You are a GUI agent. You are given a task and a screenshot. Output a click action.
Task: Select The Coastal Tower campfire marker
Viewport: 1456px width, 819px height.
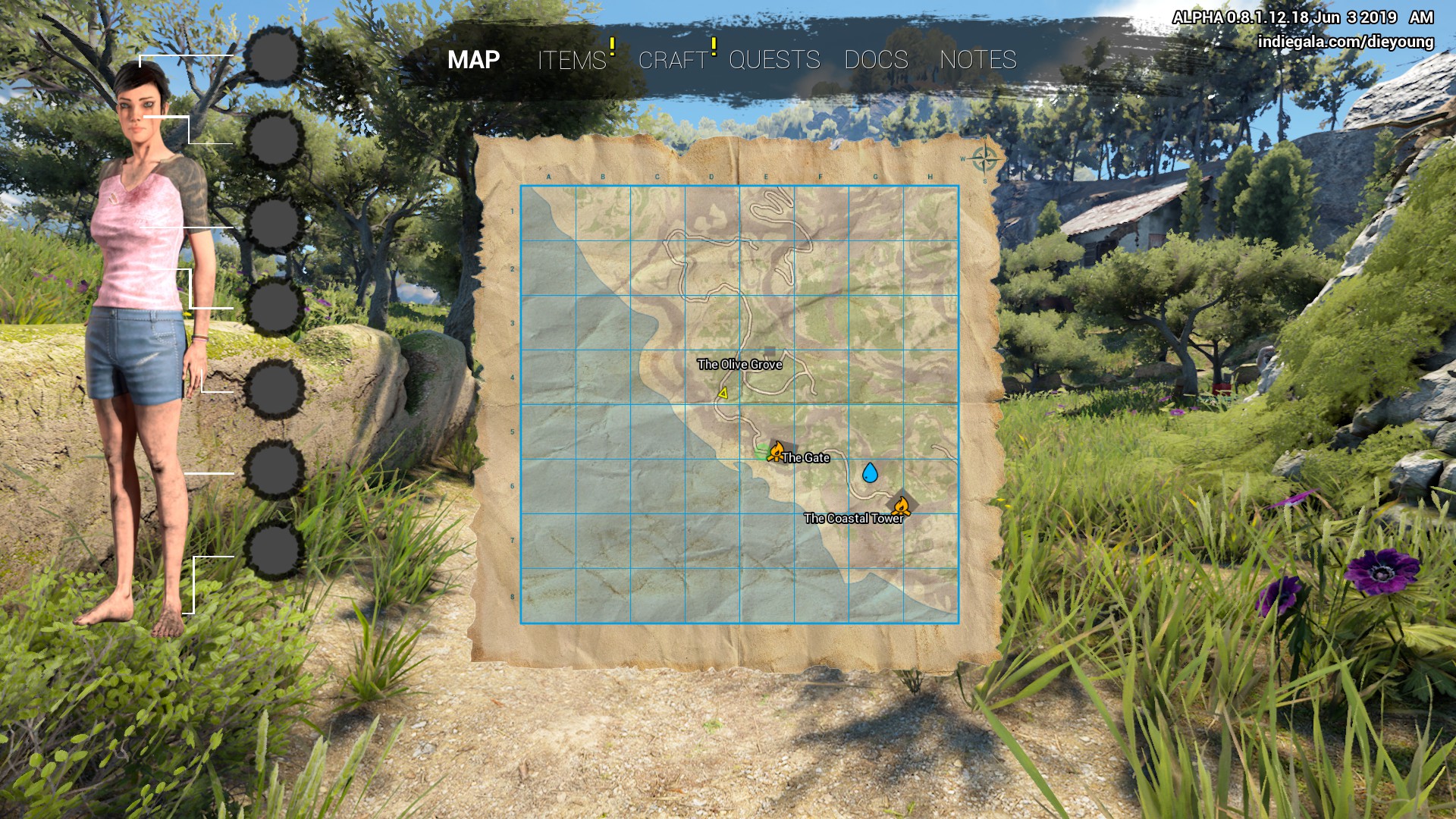pyautogui.click(x=902, y=505)
